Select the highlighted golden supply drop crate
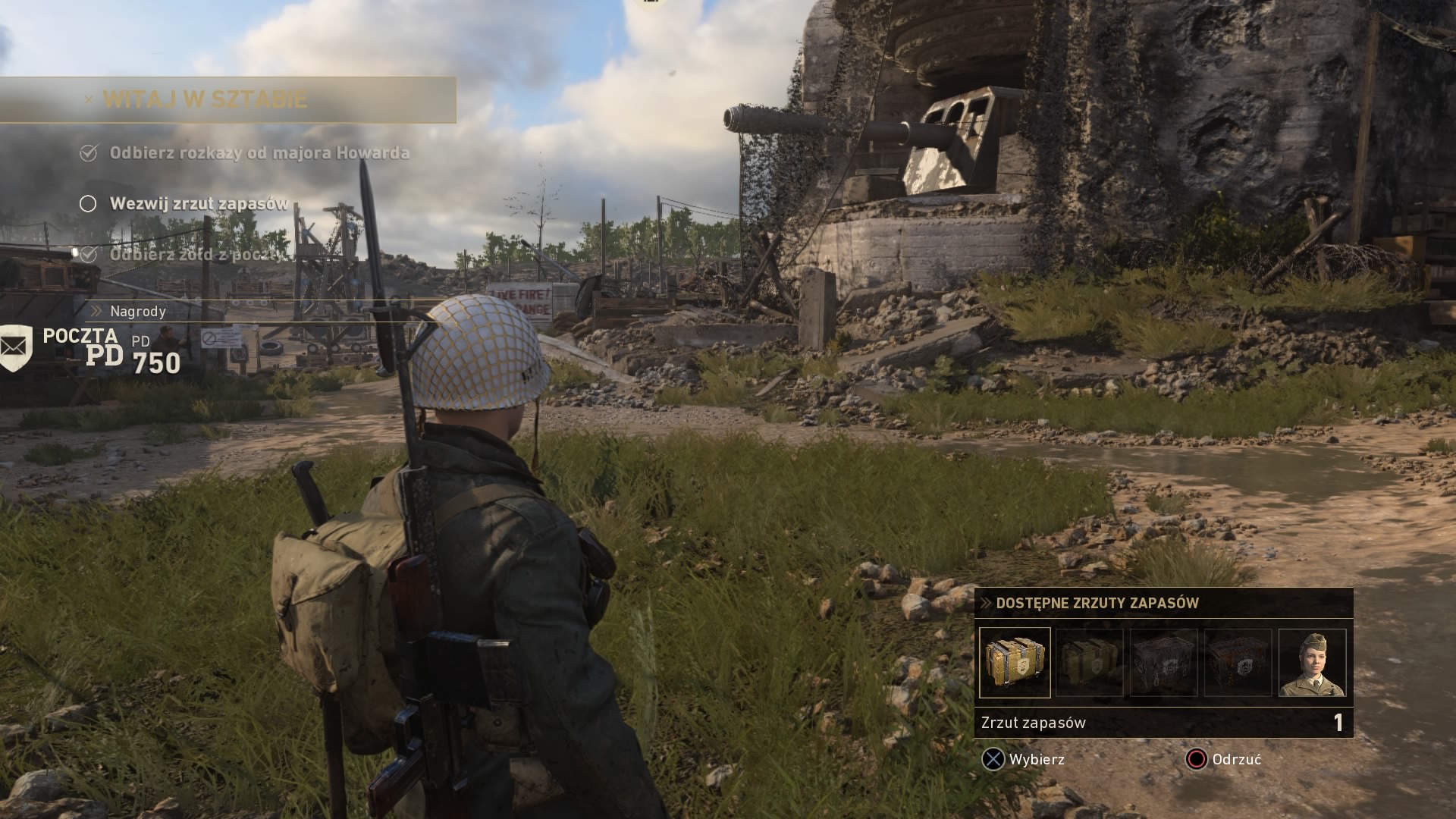Viewport: 1456px width, 819px height. 1015,662
